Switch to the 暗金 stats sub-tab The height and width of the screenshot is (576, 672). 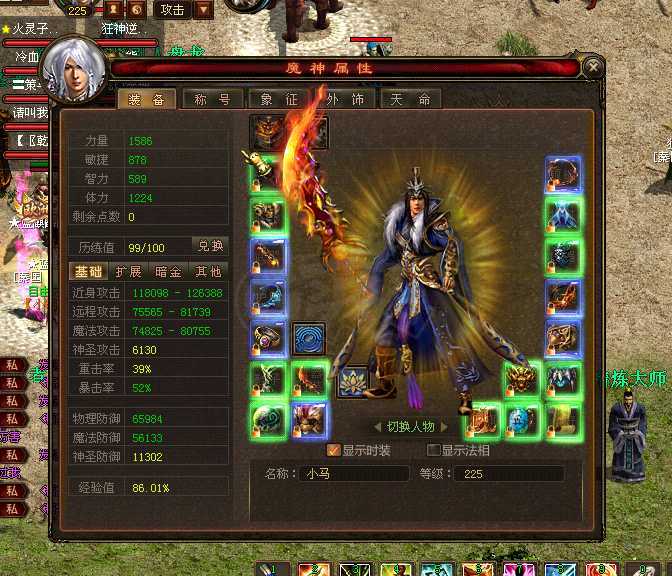pos(168,271)
